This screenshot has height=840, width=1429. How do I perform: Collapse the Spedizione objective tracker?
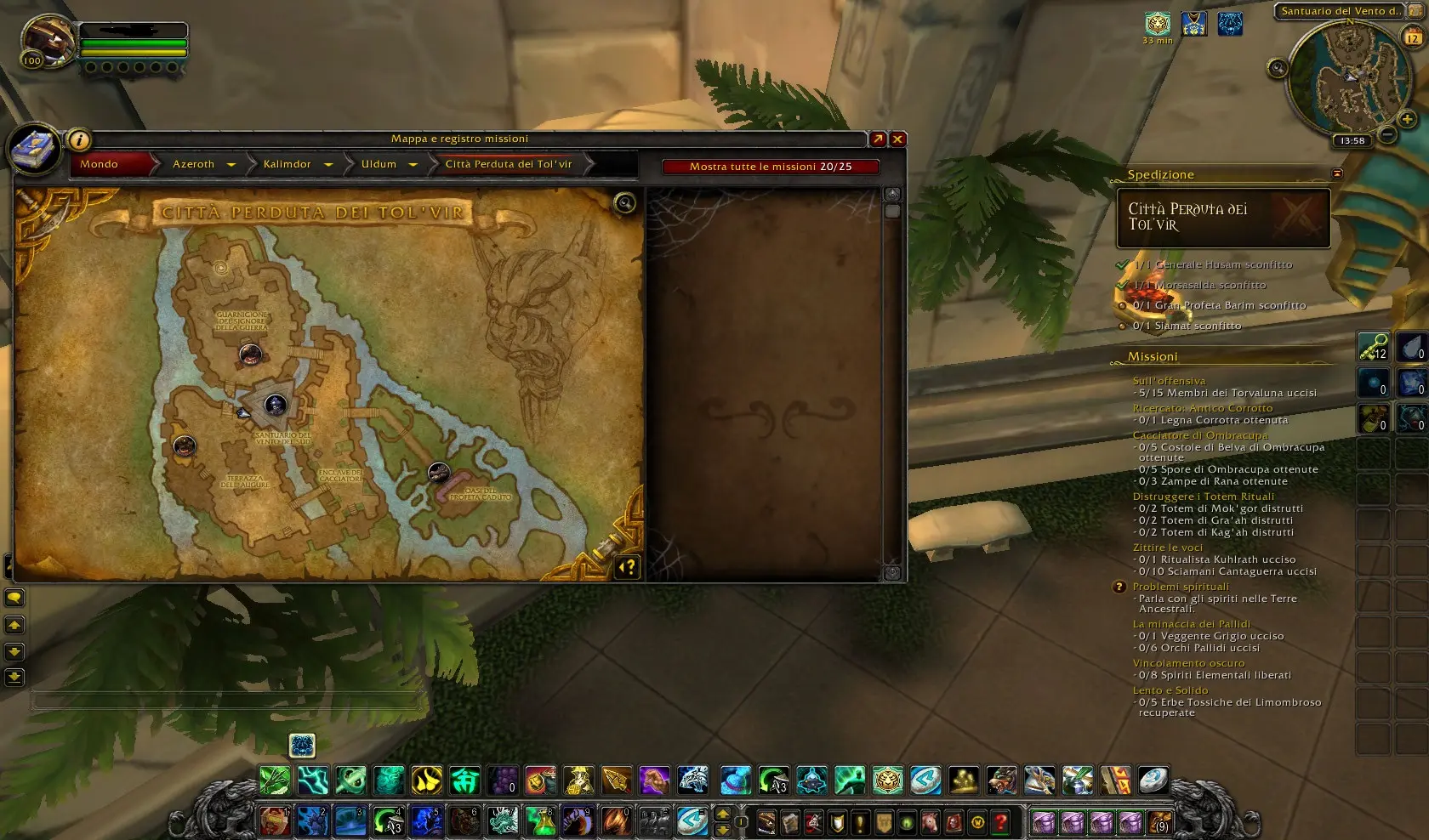pos(1337,174)
